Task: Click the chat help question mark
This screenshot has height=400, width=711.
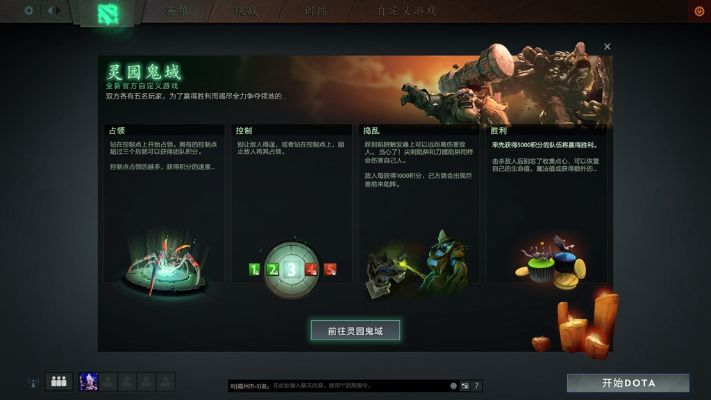Action: [476, 385]
